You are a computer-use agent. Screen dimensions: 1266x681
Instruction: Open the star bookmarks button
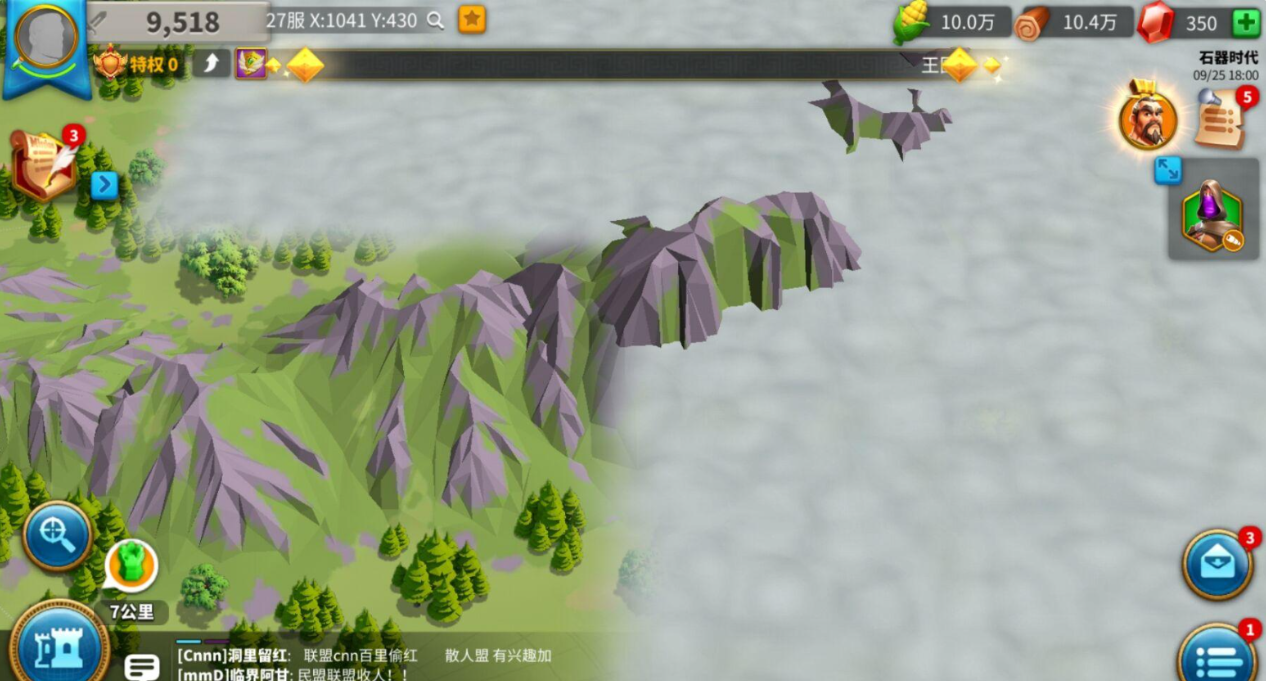point(472,19)
